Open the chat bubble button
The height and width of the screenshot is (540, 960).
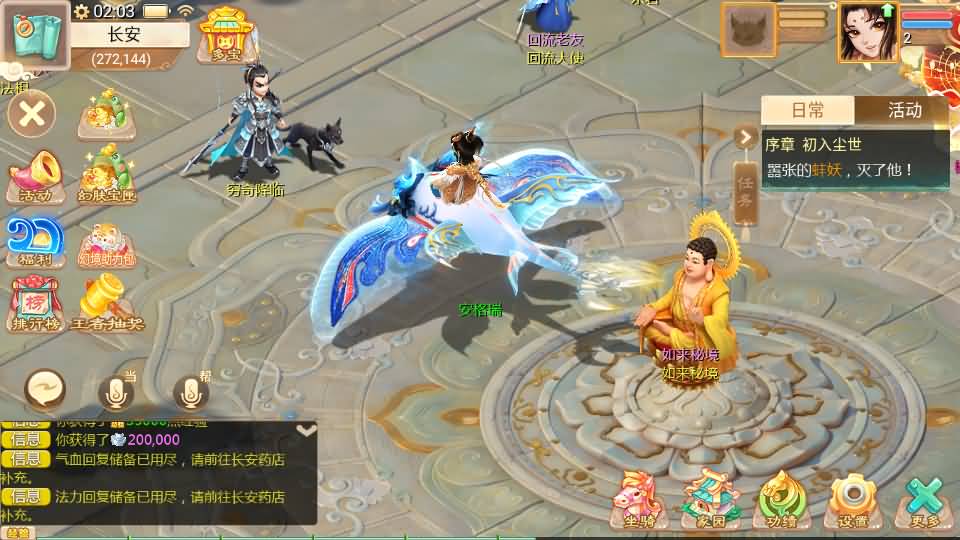coord(45,389)
